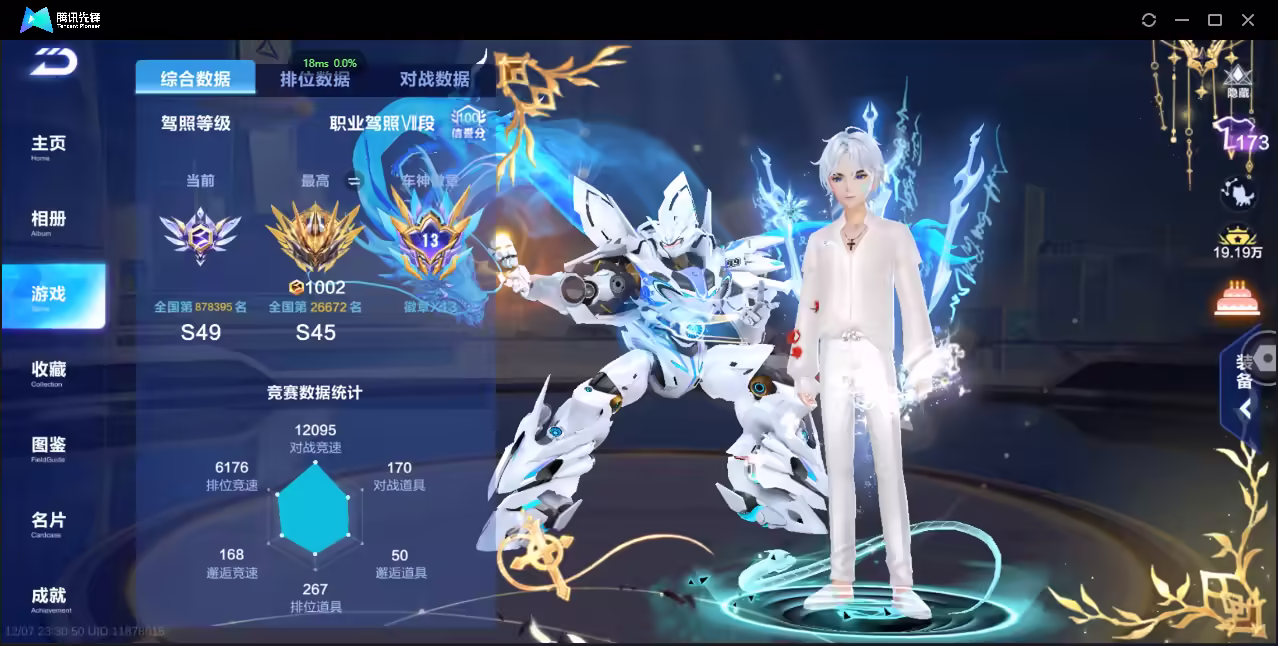Click the 隐藏 hide-interface icon
The image size is (1278, 646).
click(1238, 82)
